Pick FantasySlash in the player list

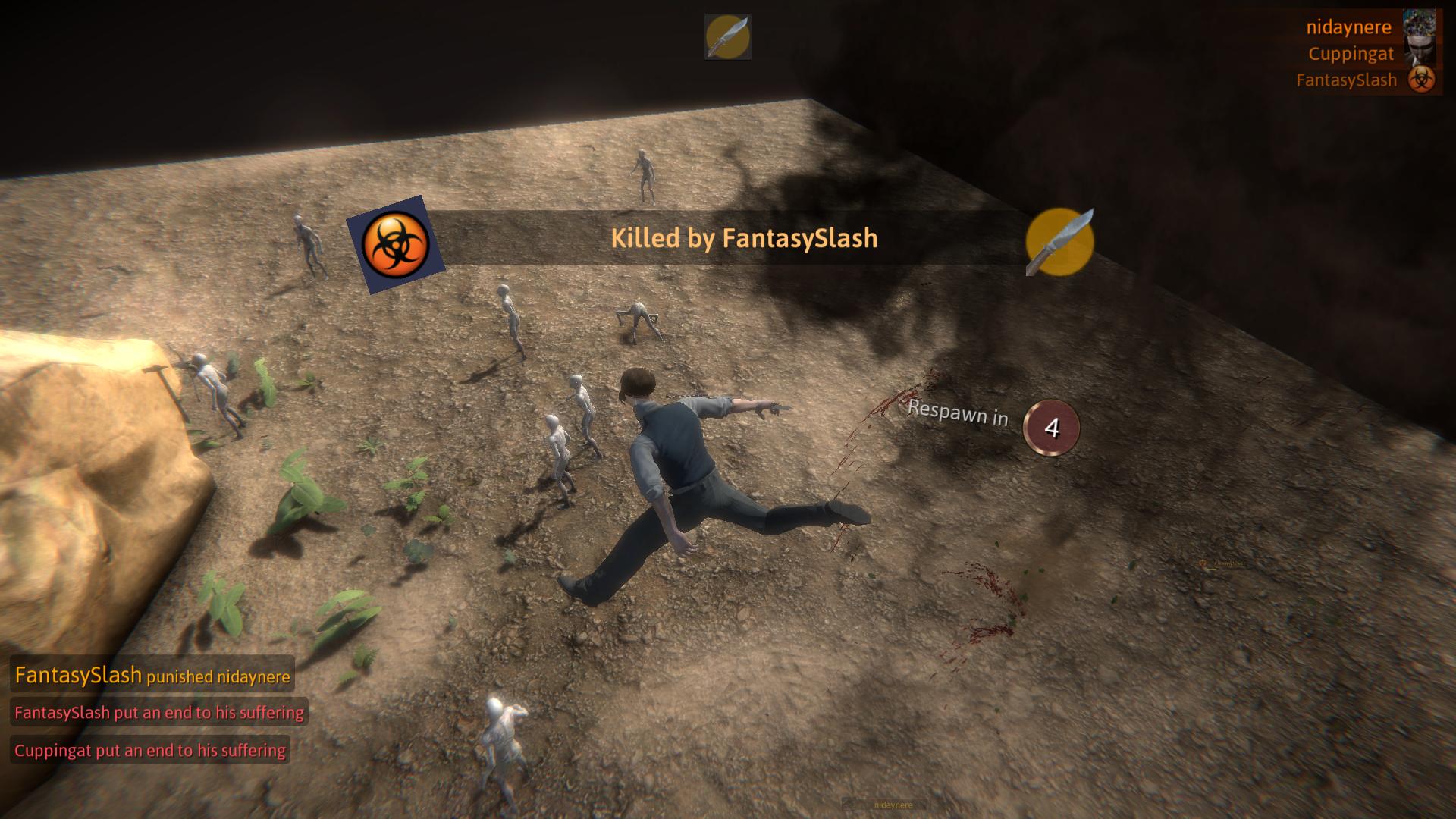[x=1346, y=80]
